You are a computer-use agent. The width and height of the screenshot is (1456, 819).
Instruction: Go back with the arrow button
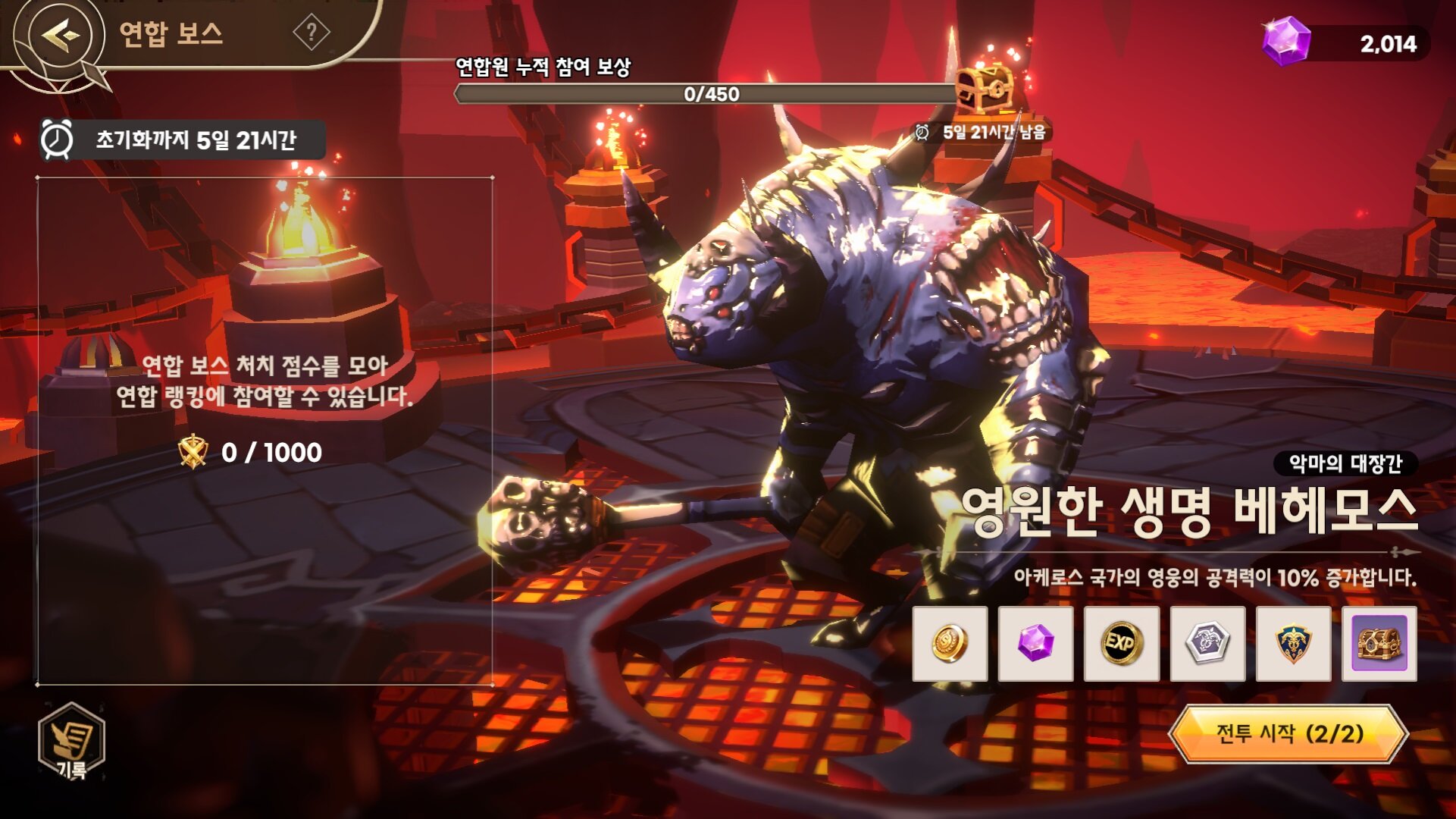61,35
